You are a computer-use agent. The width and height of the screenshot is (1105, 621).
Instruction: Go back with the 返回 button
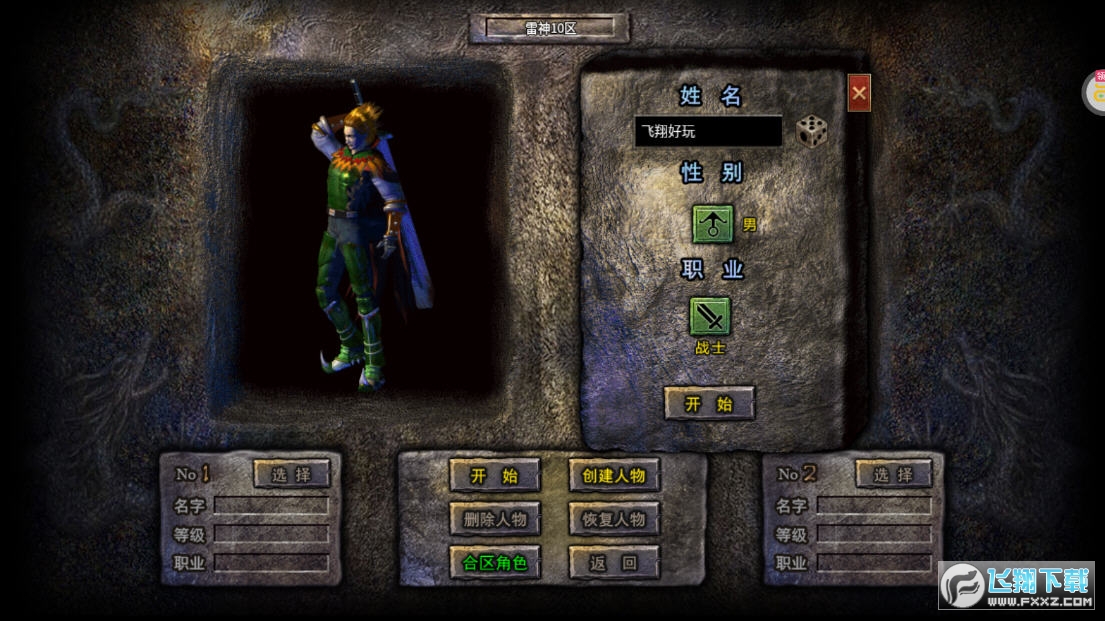[614, 562]
